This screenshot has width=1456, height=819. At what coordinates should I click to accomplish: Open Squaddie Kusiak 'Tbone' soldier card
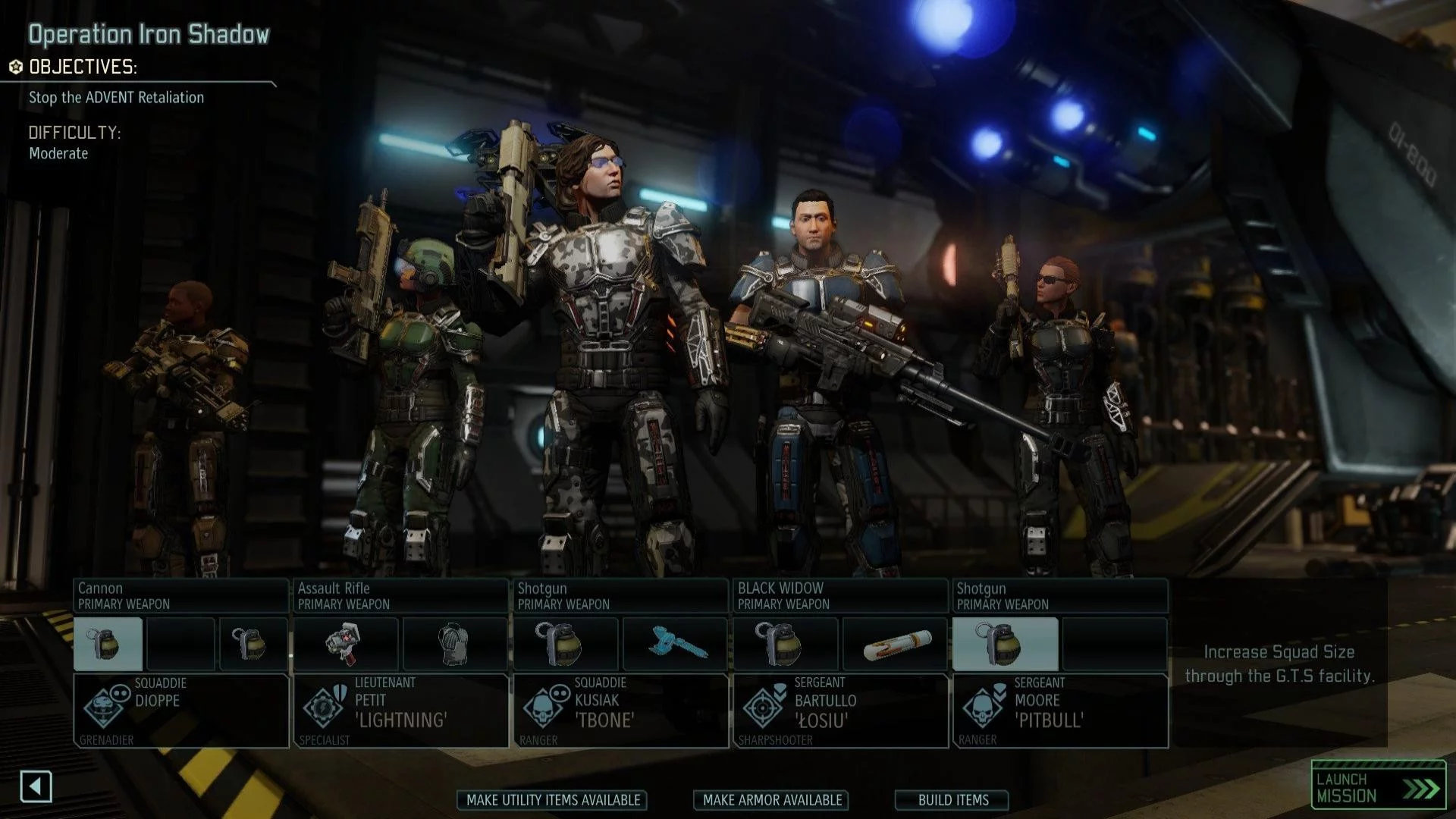click(620, 711)
